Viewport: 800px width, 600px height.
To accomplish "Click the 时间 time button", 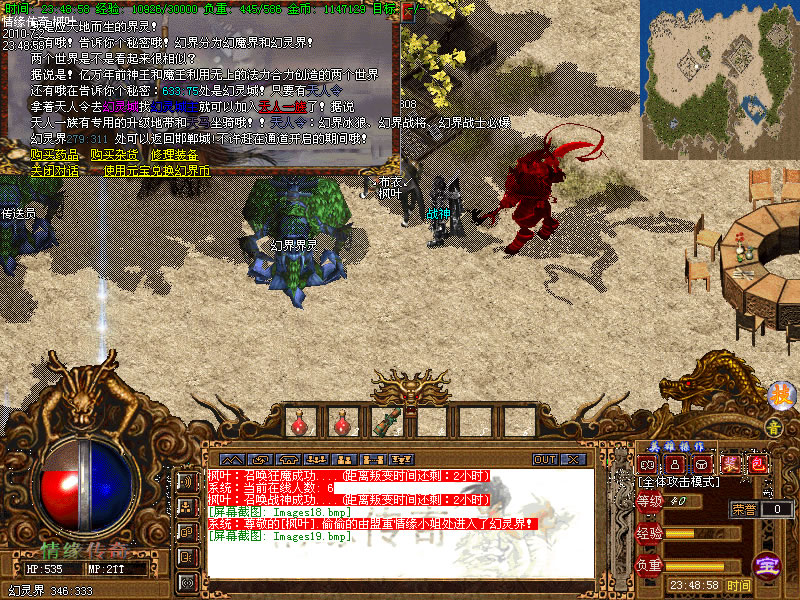I will (739, 585).
